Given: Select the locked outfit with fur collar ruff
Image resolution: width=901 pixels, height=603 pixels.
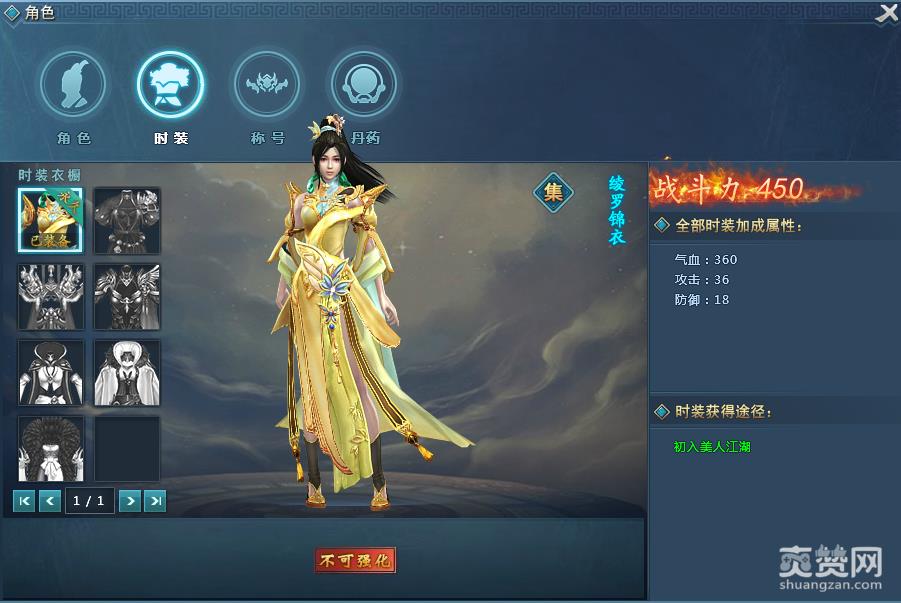Looking at the screenshot, I should 50,449.
